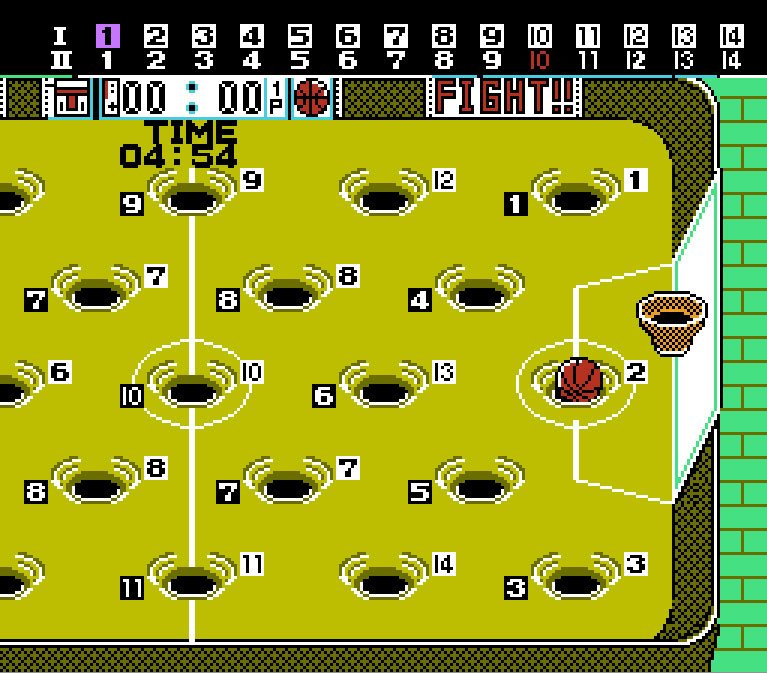Screen dimensions: 767x674
Task: Choose the center-circle hole numbered 10
Action: click(191, 388)
